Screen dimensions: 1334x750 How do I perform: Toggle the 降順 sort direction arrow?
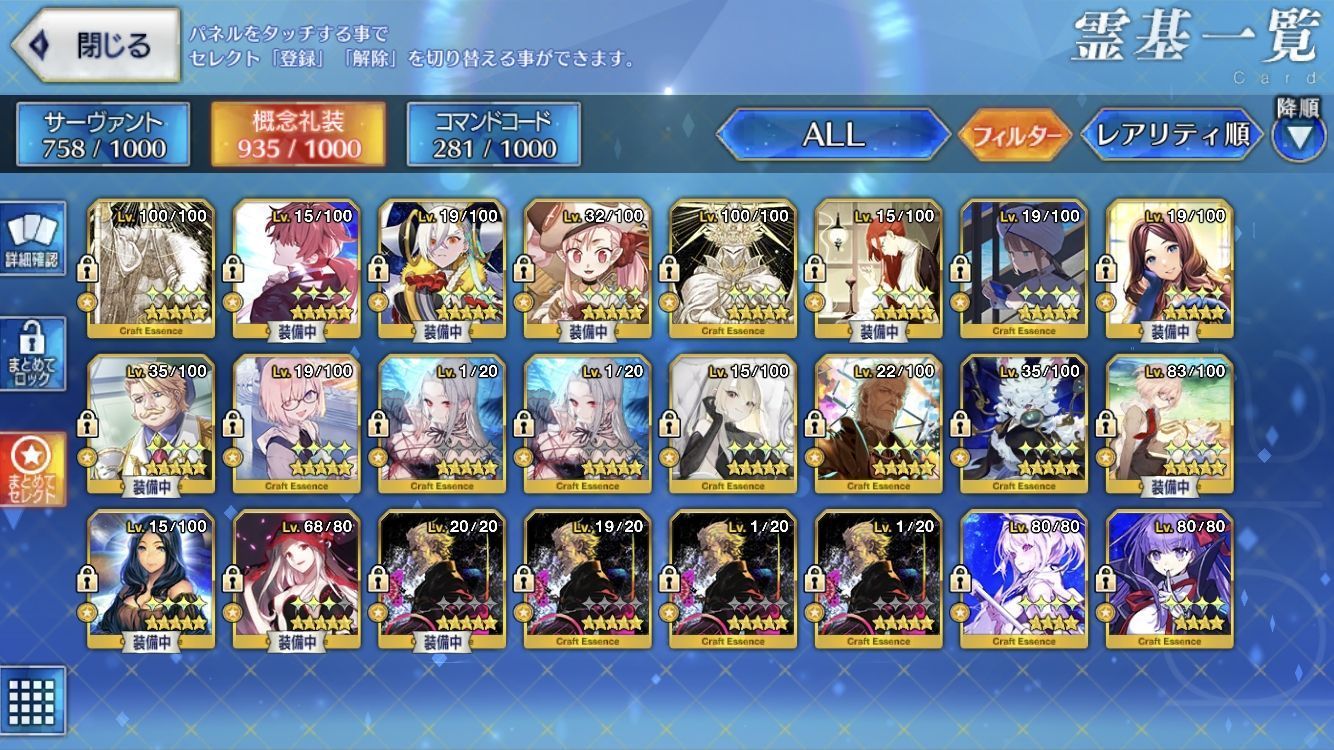pos(1298,135)
